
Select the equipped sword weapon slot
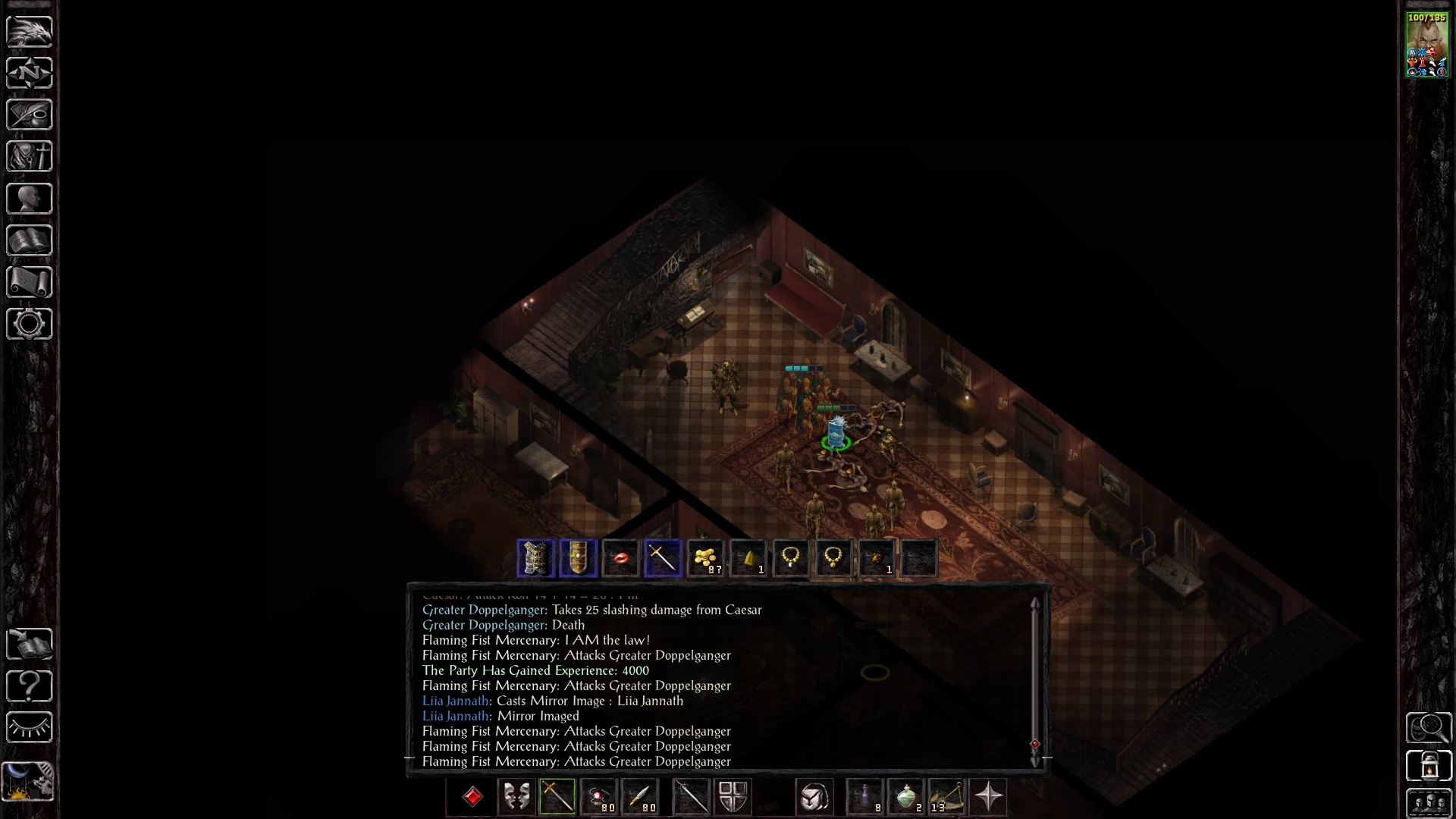click(x=557, y=797)
